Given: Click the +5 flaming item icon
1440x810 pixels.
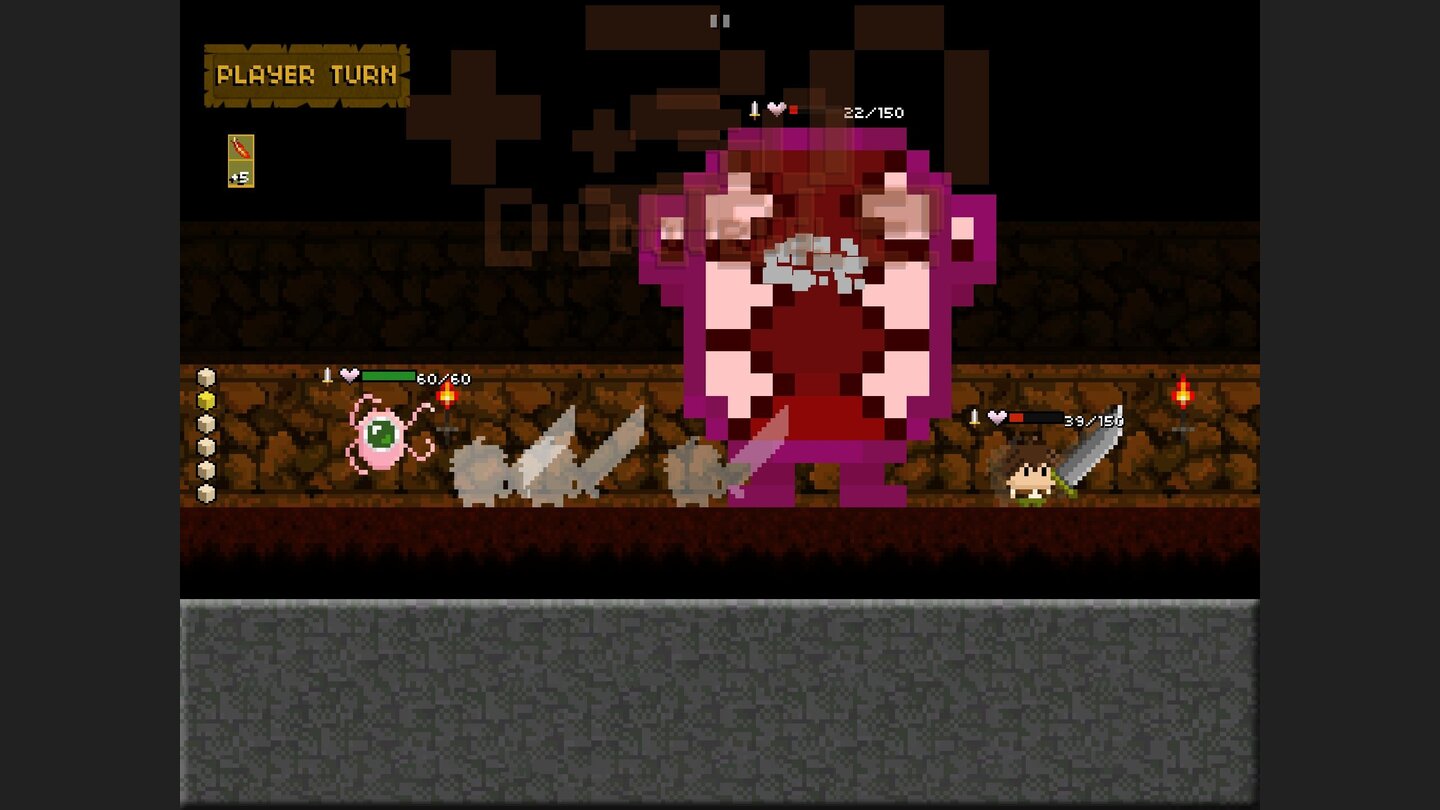Looking at the screenshot, I should 240,158.
